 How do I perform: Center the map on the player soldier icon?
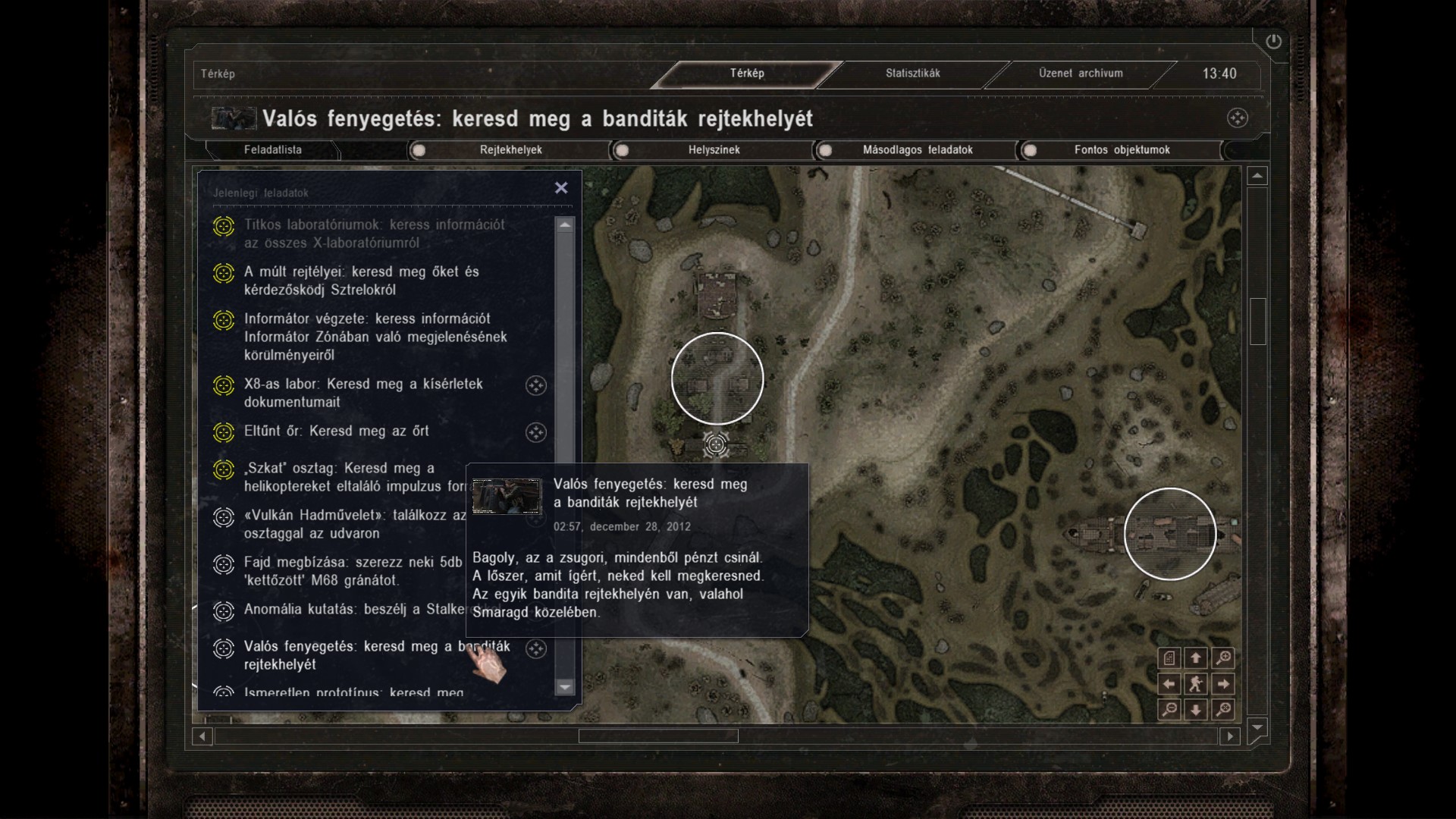click(1196, 684)
